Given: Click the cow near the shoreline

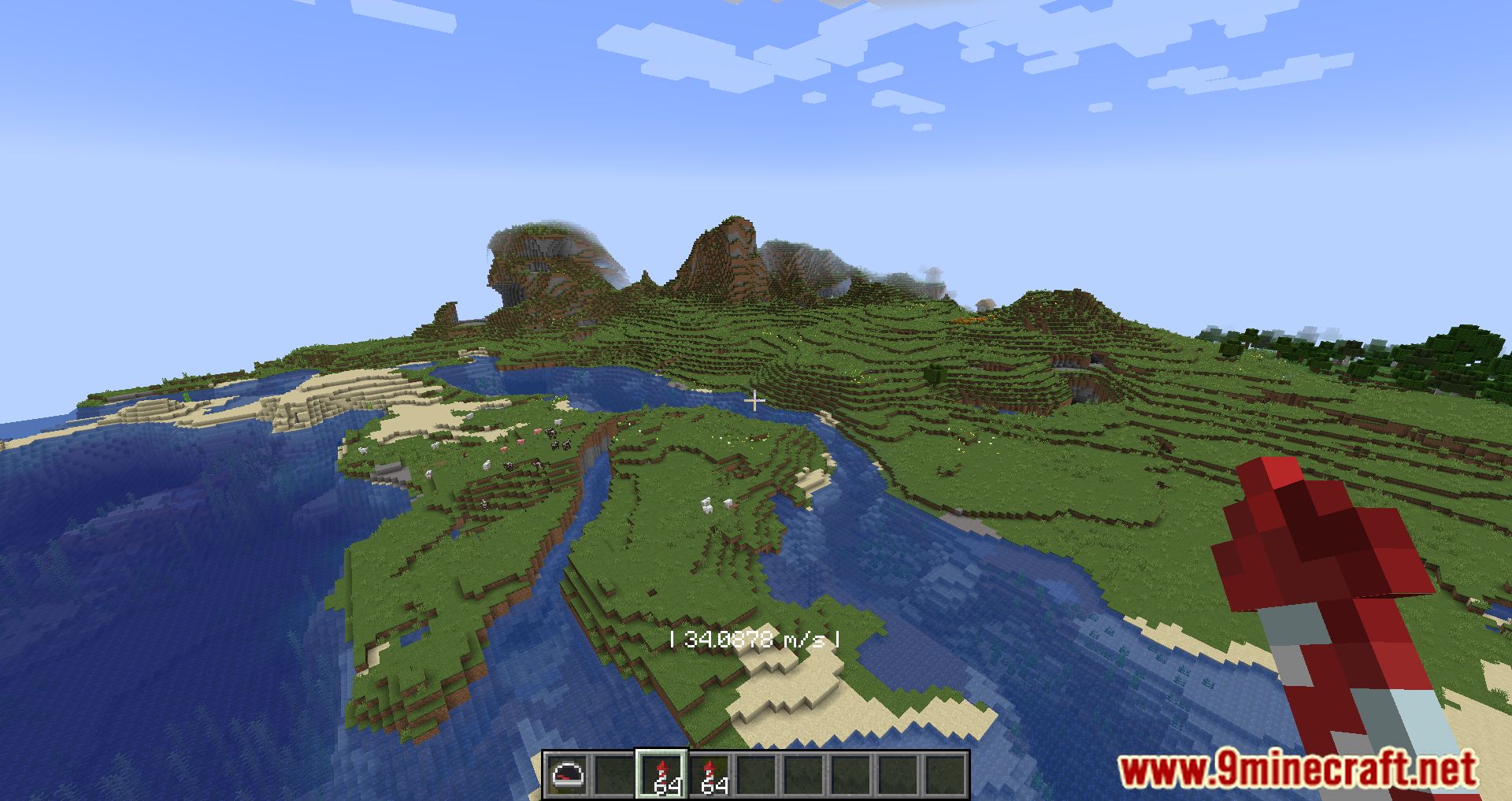Looking at the screenshot, I should (x=549, y=432).
